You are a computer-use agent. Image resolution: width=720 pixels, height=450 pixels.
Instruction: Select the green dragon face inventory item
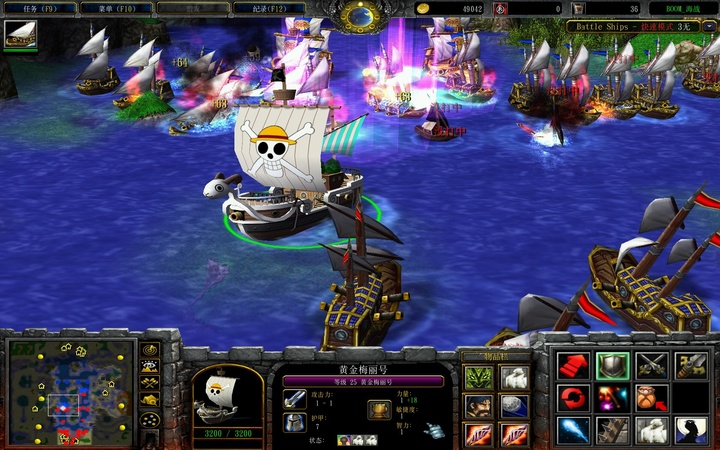(476, 378)
